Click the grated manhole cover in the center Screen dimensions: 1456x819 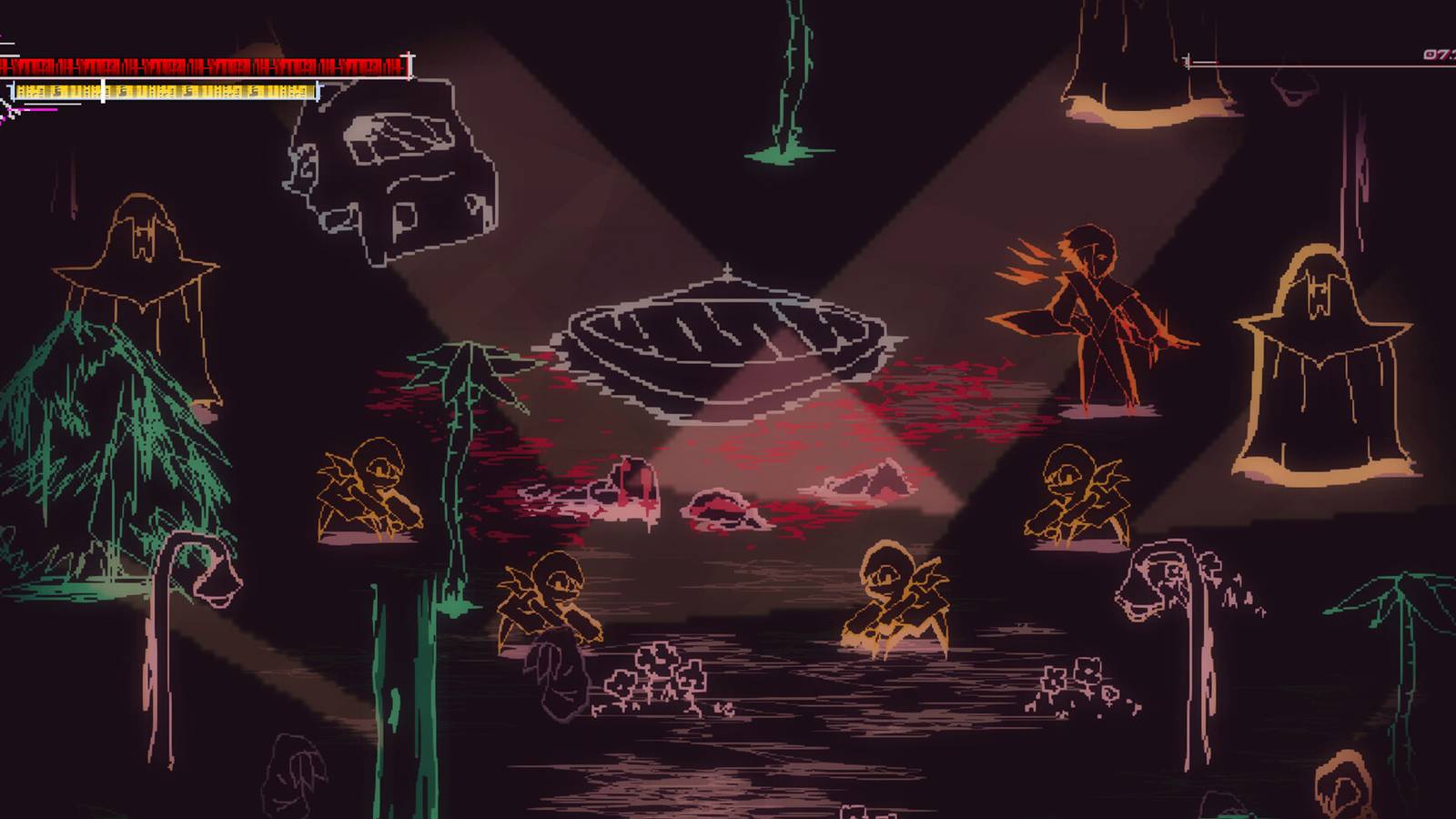[x=728, y=346]
